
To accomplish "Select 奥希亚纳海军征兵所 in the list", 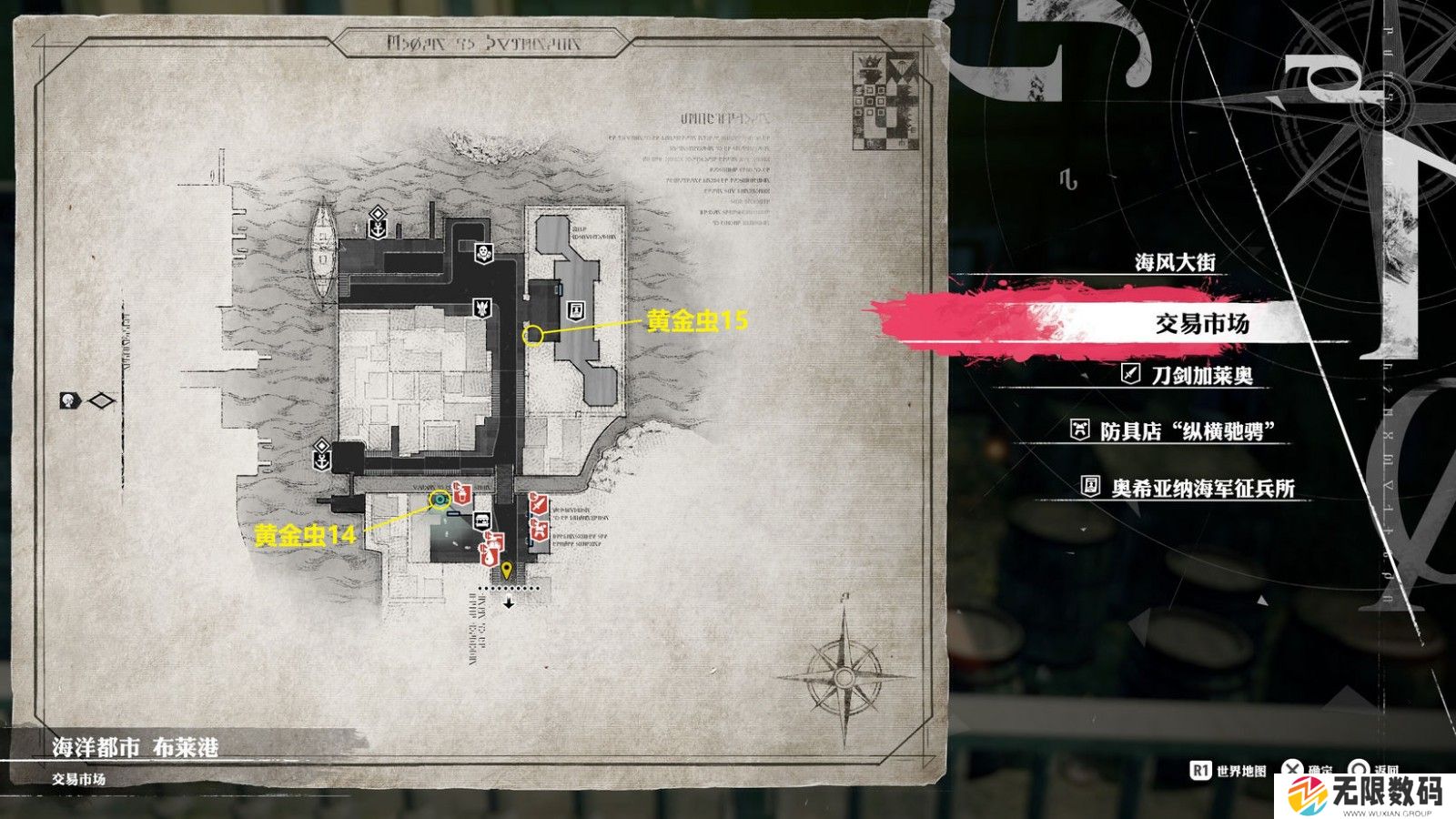I will (1202, 489).
